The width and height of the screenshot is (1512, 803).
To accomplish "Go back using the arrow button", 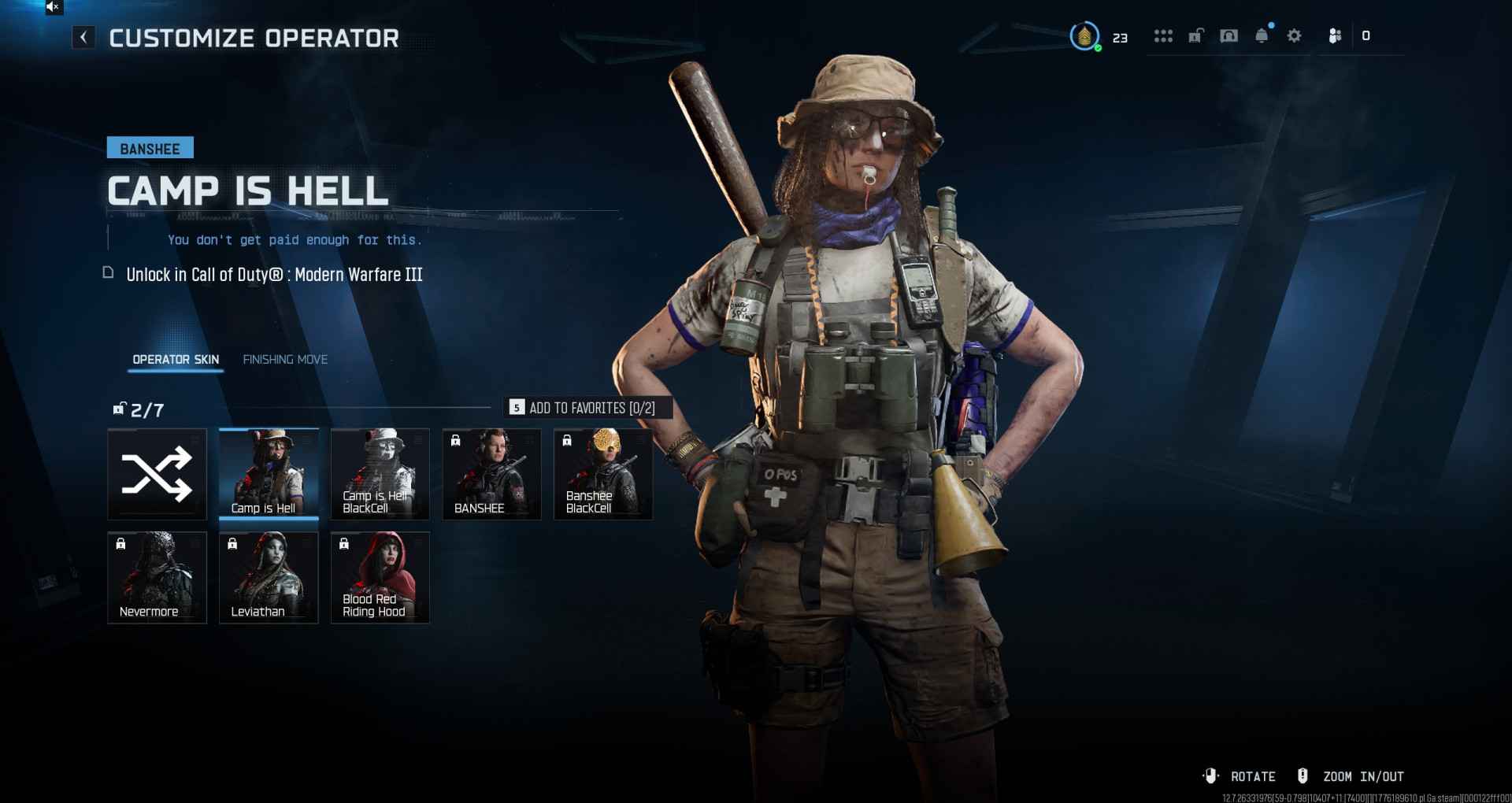I will (x=83, y=37).
